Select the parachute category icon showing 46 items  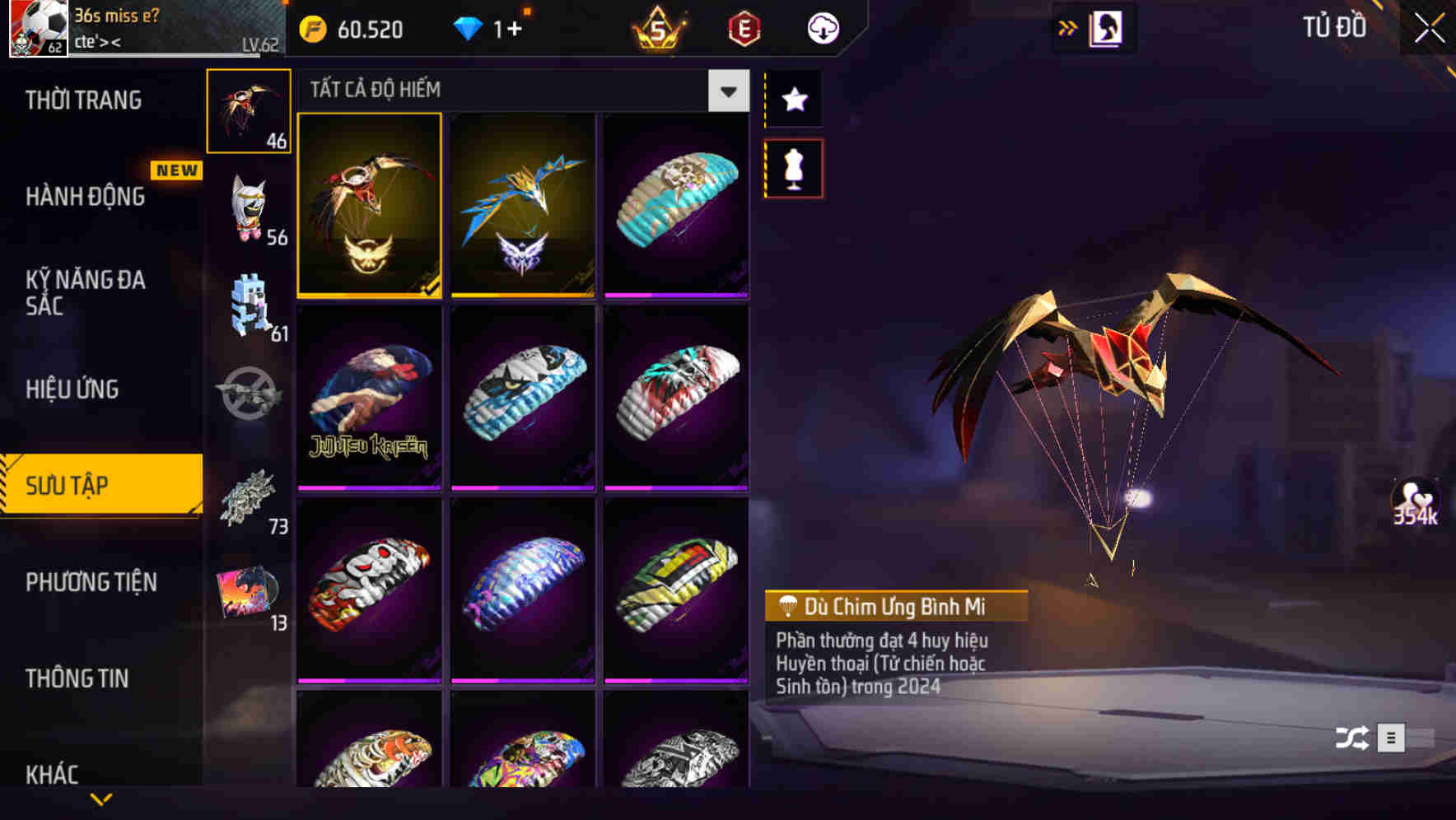click(249, 109)
